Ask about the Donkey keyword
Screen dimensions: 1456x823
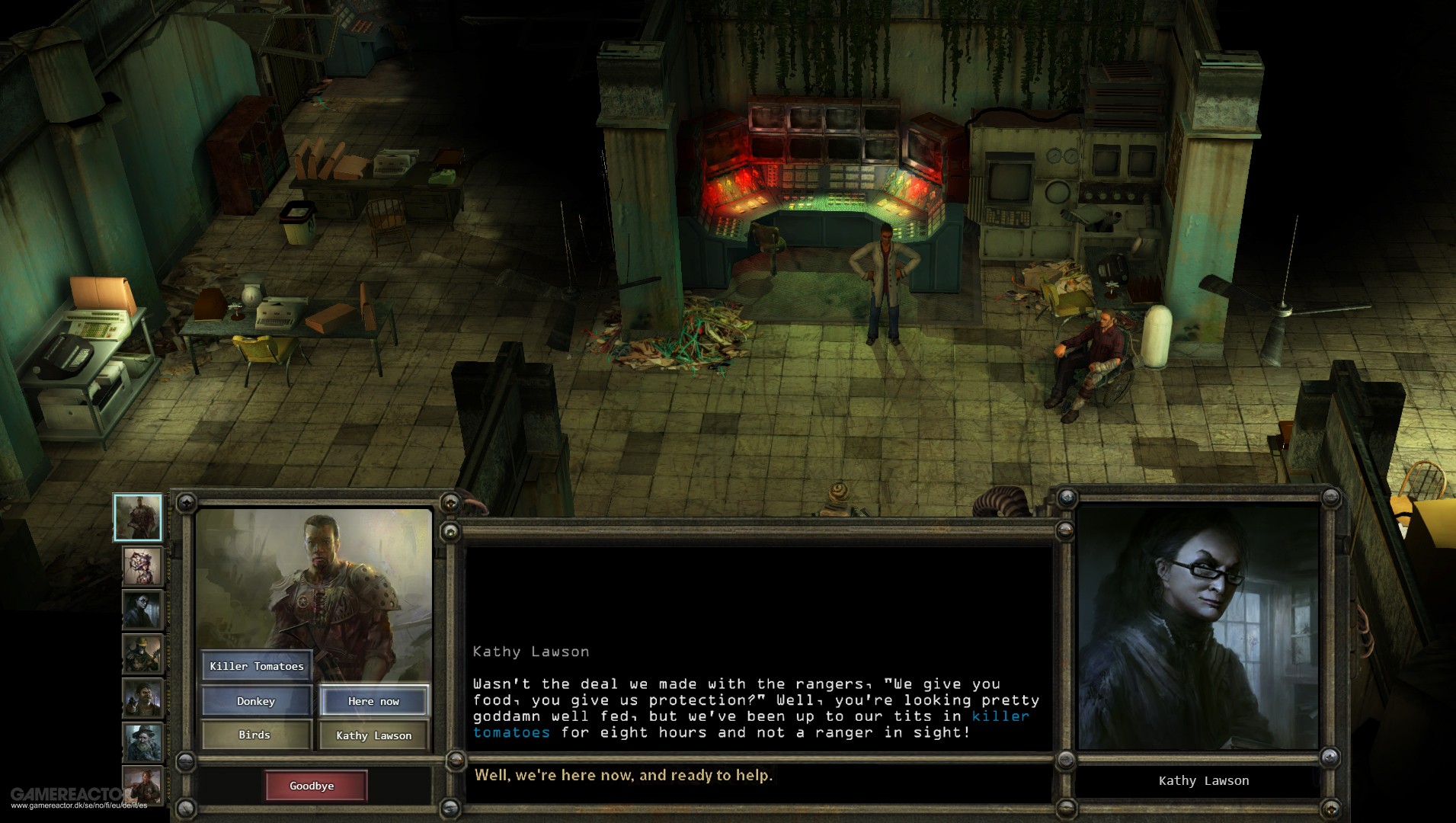coord(257,700)
